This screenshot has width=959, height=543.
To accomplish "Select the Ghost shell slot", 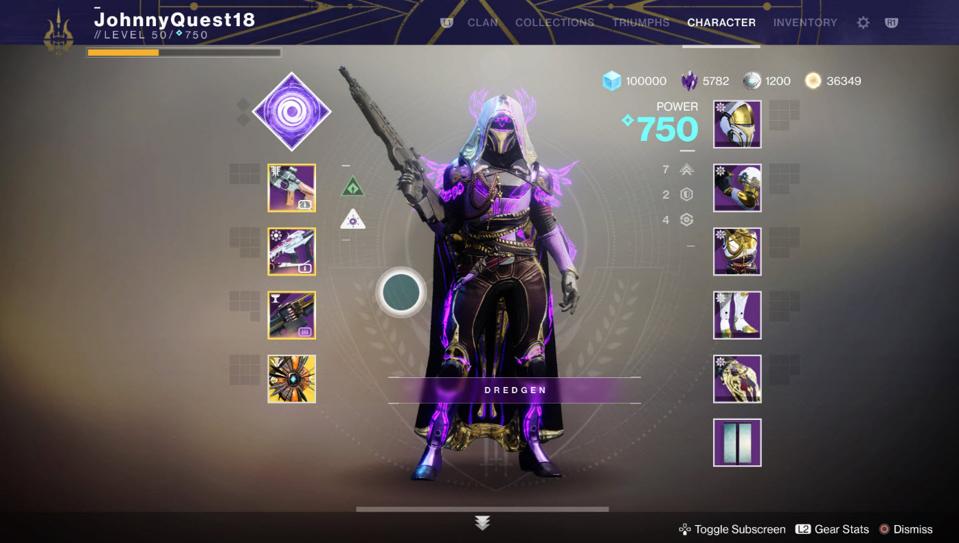I will coord(292,379).
